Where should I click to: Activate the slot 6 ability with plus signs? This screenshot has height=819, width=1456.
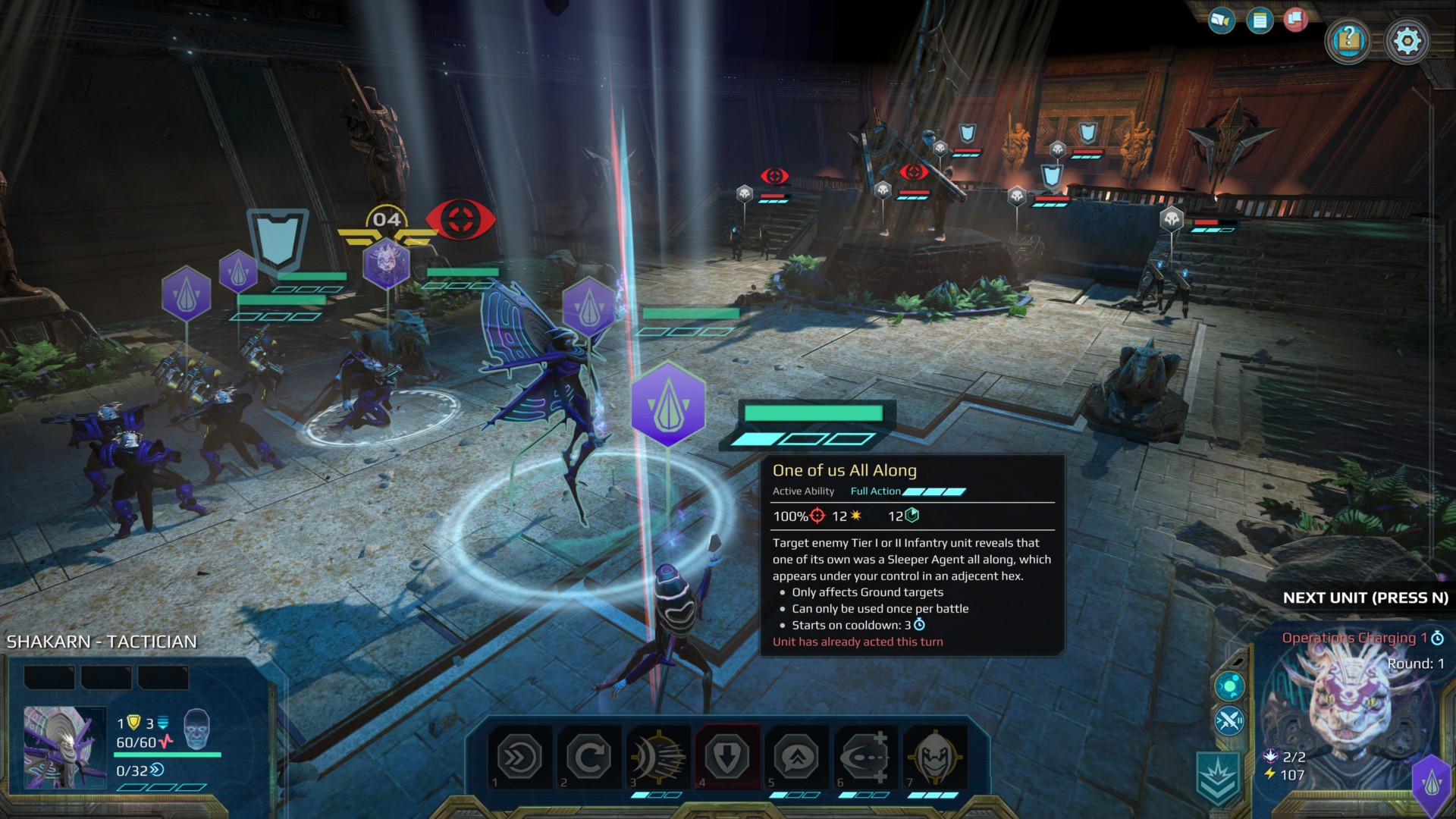865,757
